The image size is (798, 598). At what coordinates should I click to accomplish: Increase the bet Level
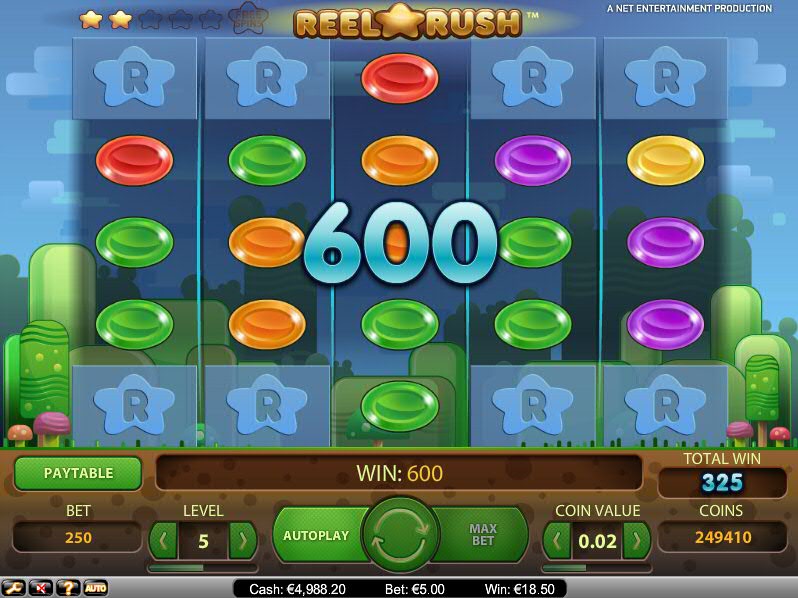click(x=242, y=541)
